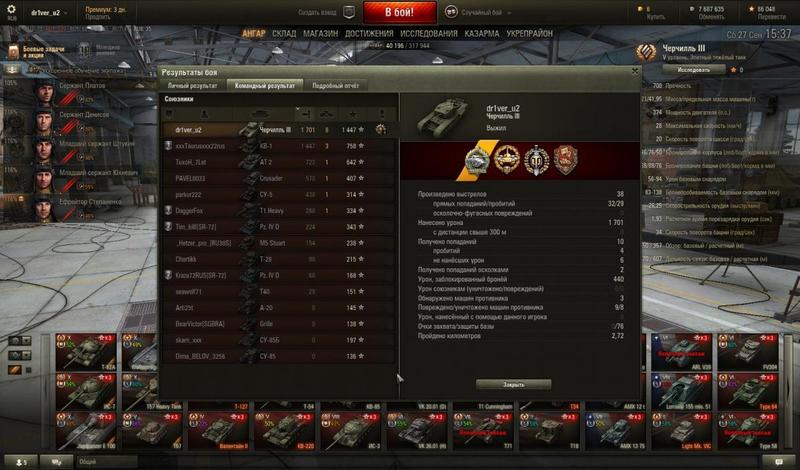Switch to the Личный результат tab

coord(192,86)
